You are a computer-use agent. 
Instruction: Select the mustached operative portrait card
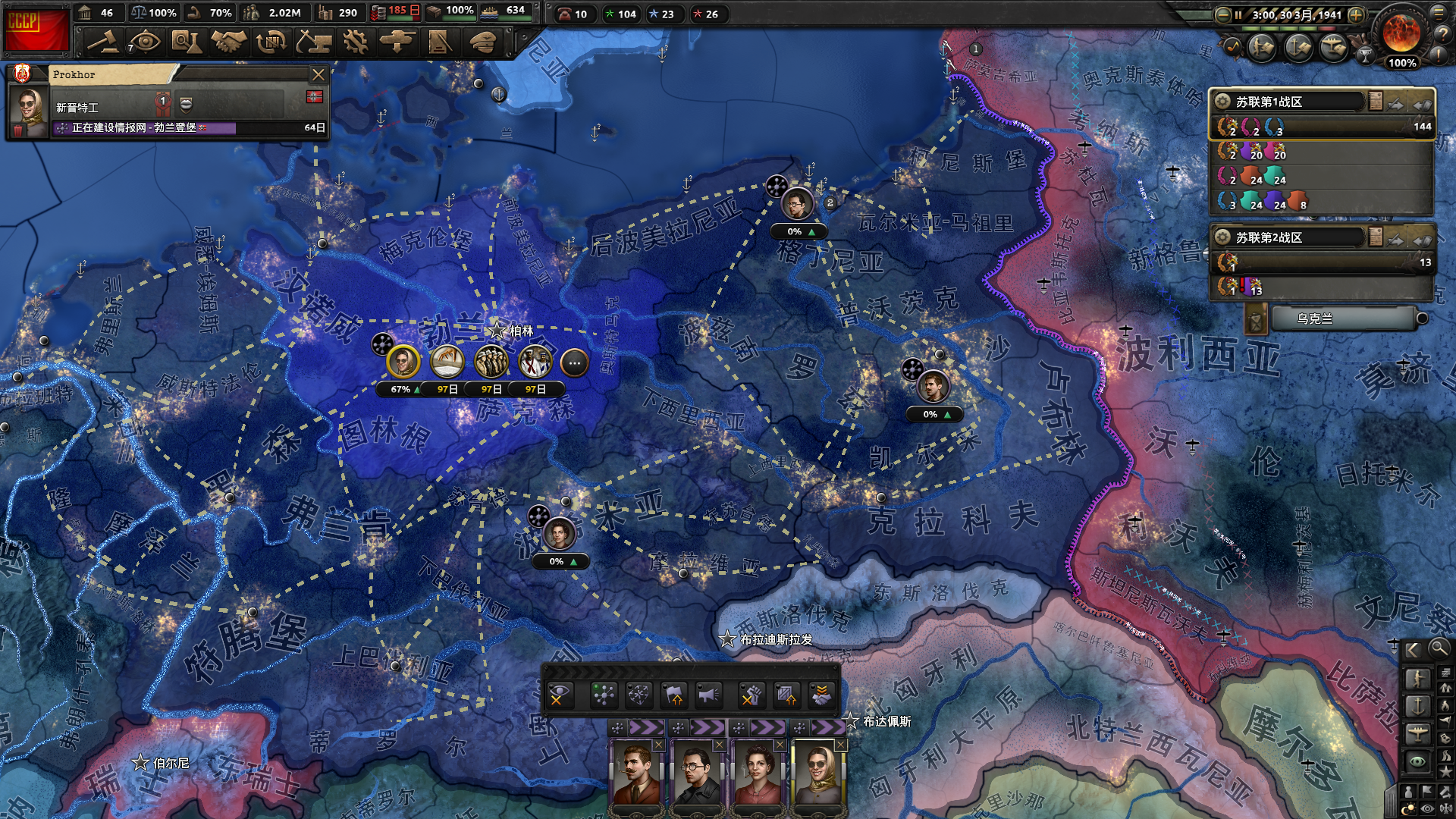point(636,772)
